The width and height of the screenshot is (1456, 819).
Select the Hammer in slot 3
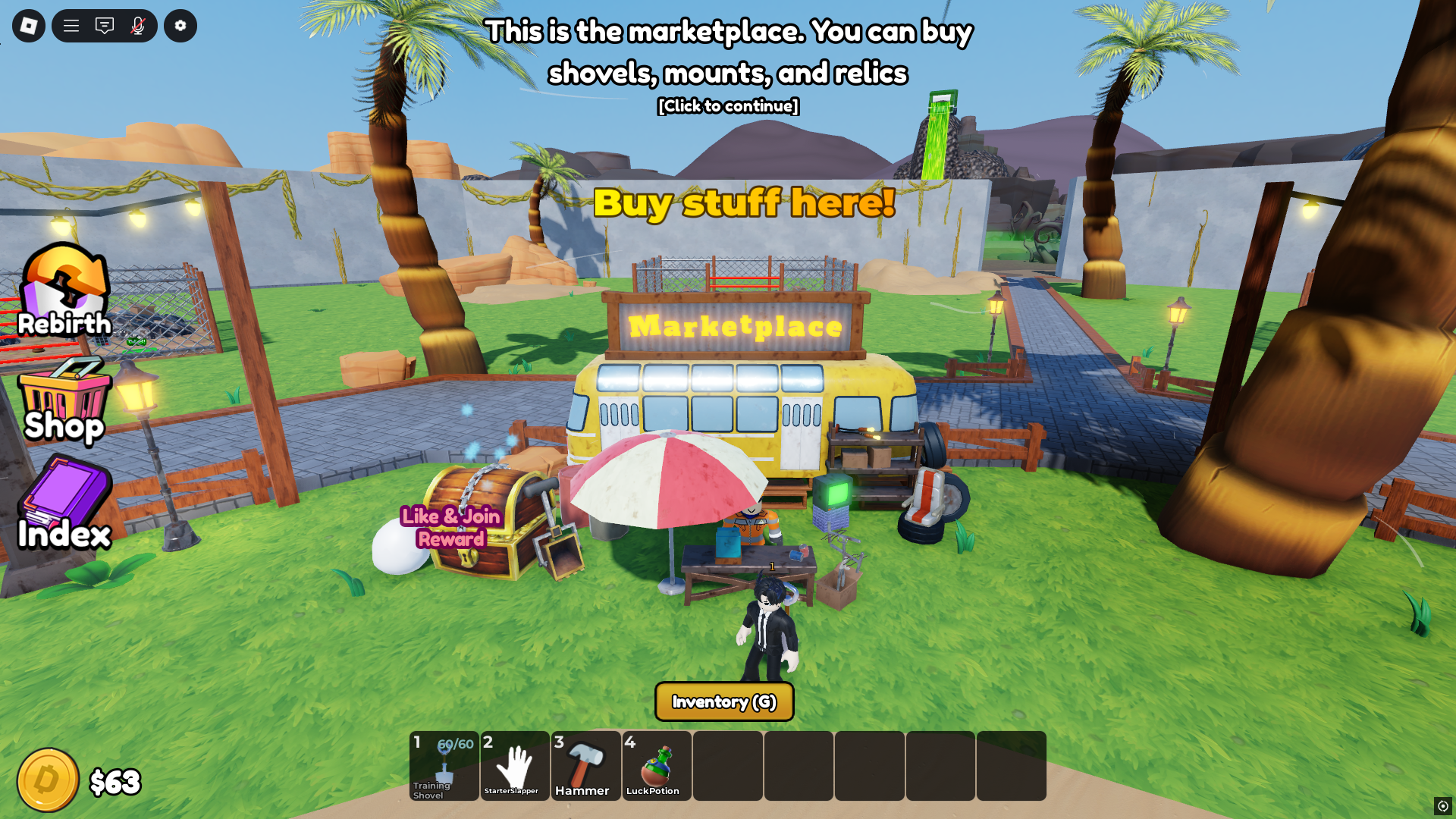click(x=585, y=766)
